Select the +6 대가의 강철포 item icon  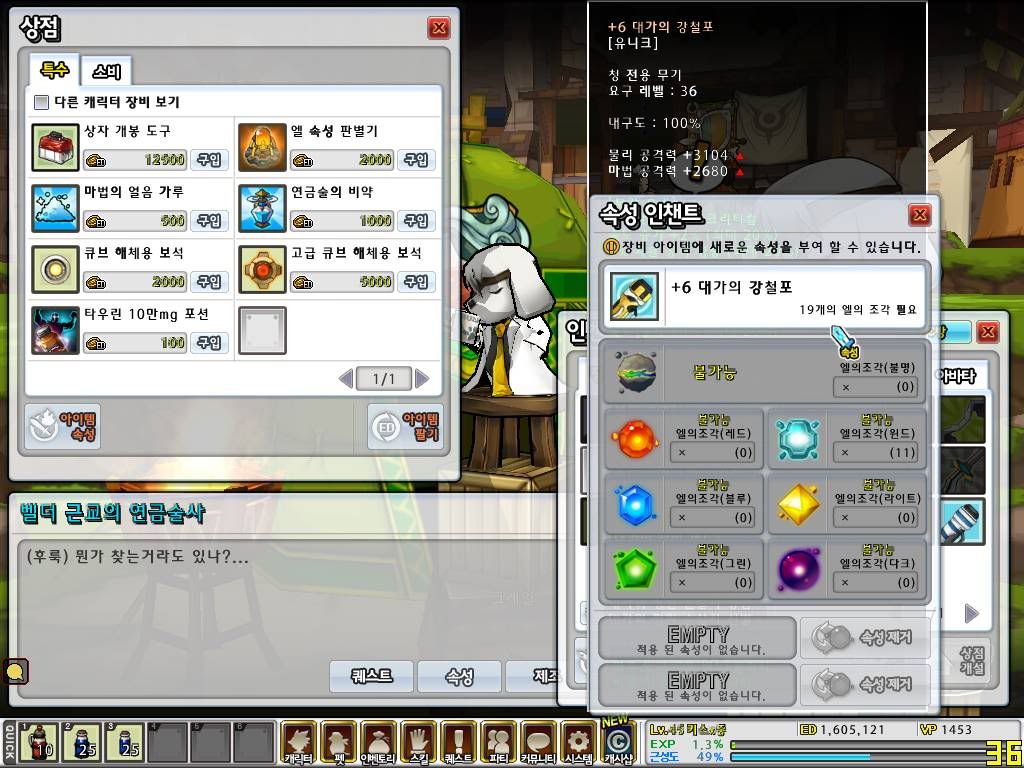point(634,297)
